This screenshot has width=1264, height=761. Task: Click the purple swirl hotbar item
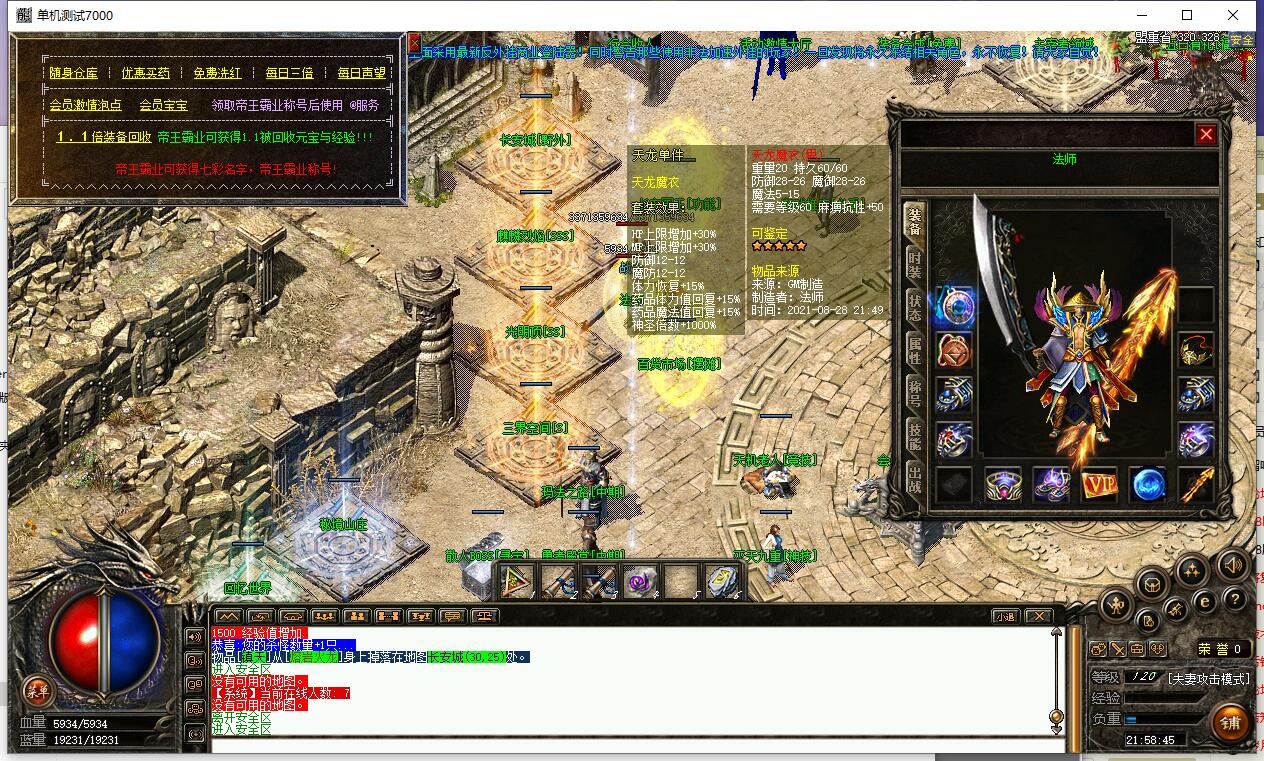(x=638, y=580)
